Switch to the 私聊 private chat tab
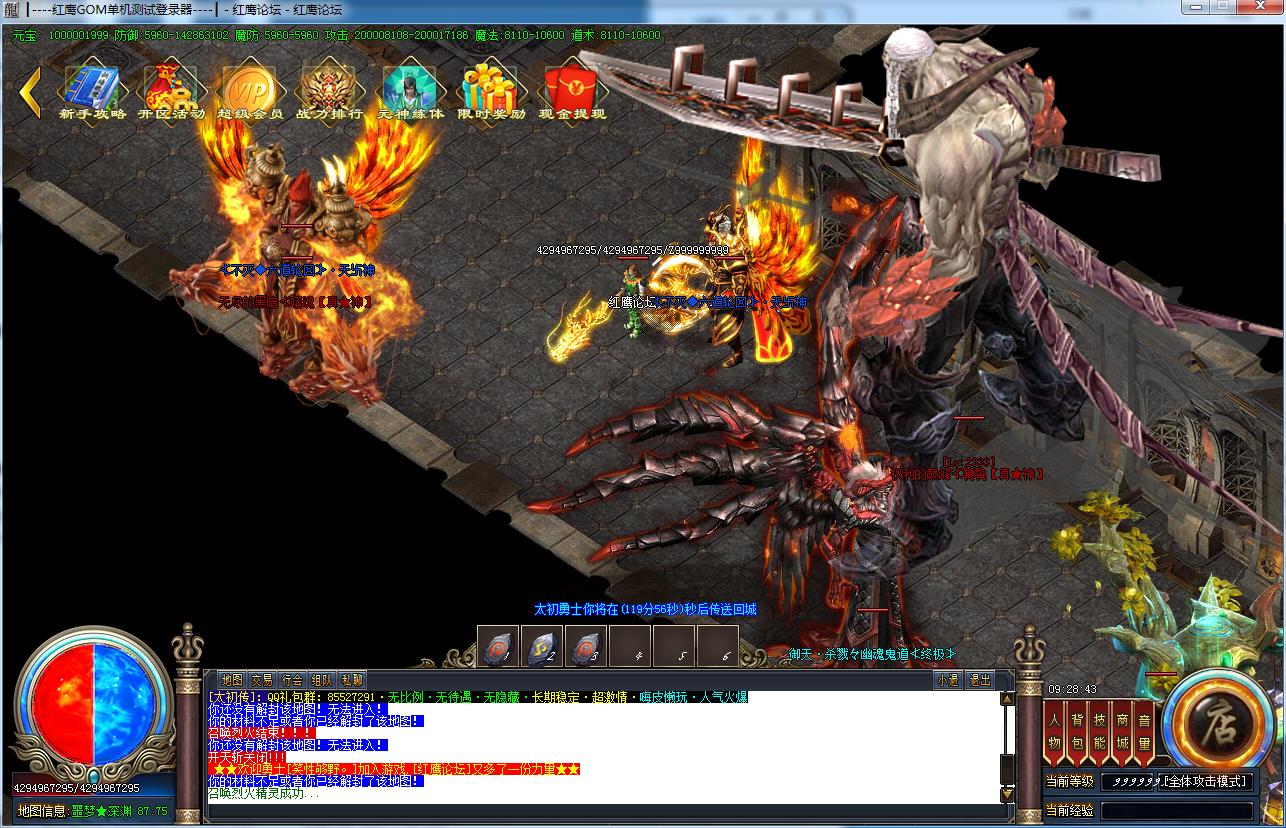 tap(352, 680)
